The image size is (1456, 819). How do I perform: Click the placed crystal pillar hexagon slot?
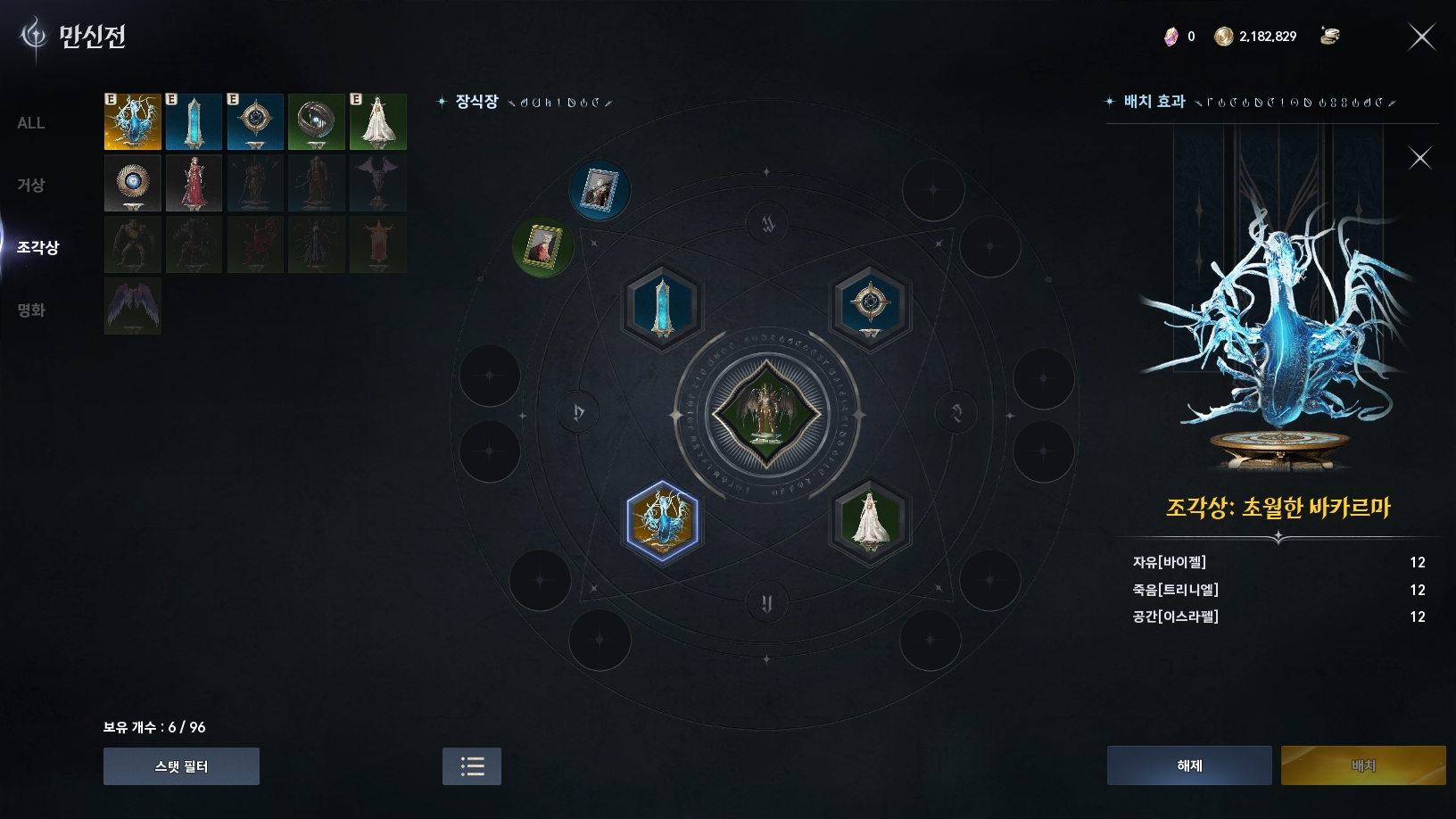click(x=662, y=308)
